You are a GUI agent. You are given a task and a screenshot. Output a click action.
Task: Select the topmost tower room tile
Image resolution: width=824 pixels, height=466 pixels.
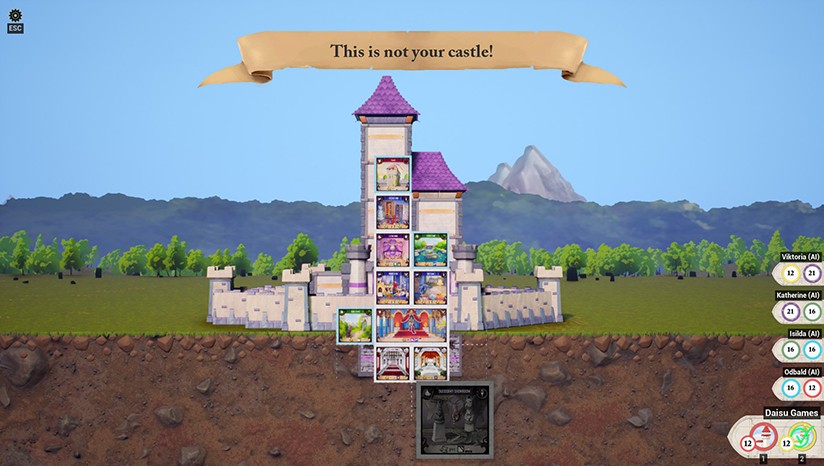[x=393, y=174]
